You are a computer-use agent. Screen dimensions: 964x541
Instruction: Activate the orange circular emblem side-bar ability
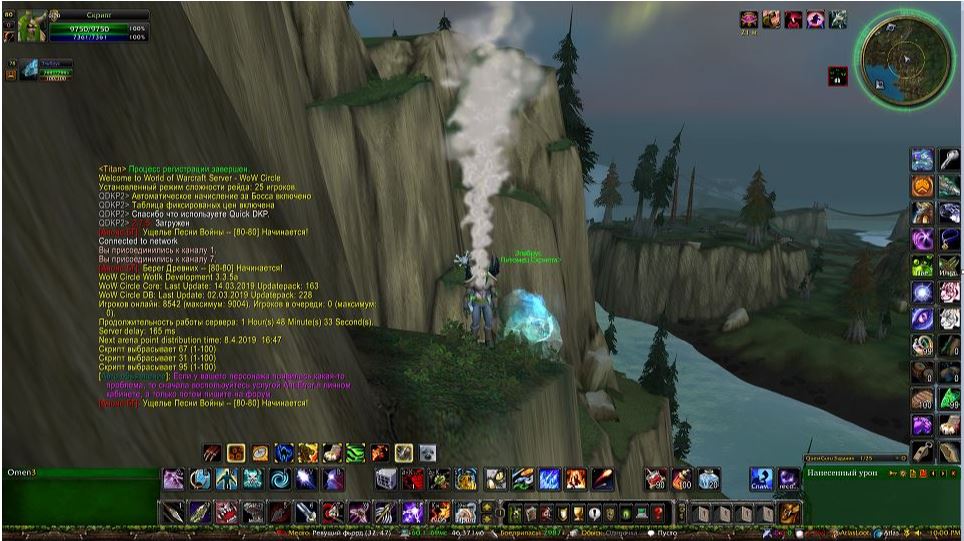coord(922,186)
